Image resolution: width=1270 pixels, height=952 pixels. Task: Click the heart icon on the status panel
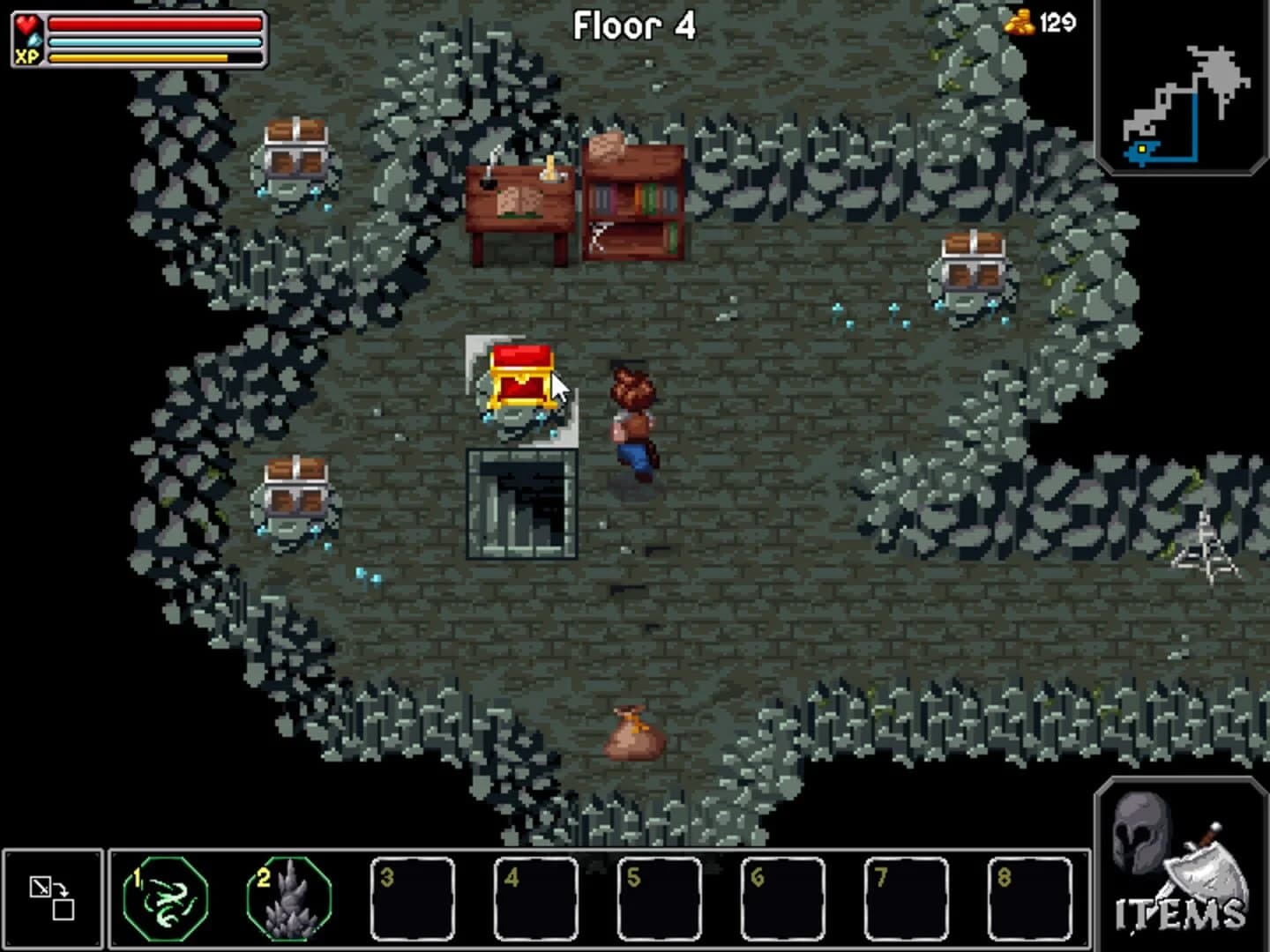coord(27,23)
